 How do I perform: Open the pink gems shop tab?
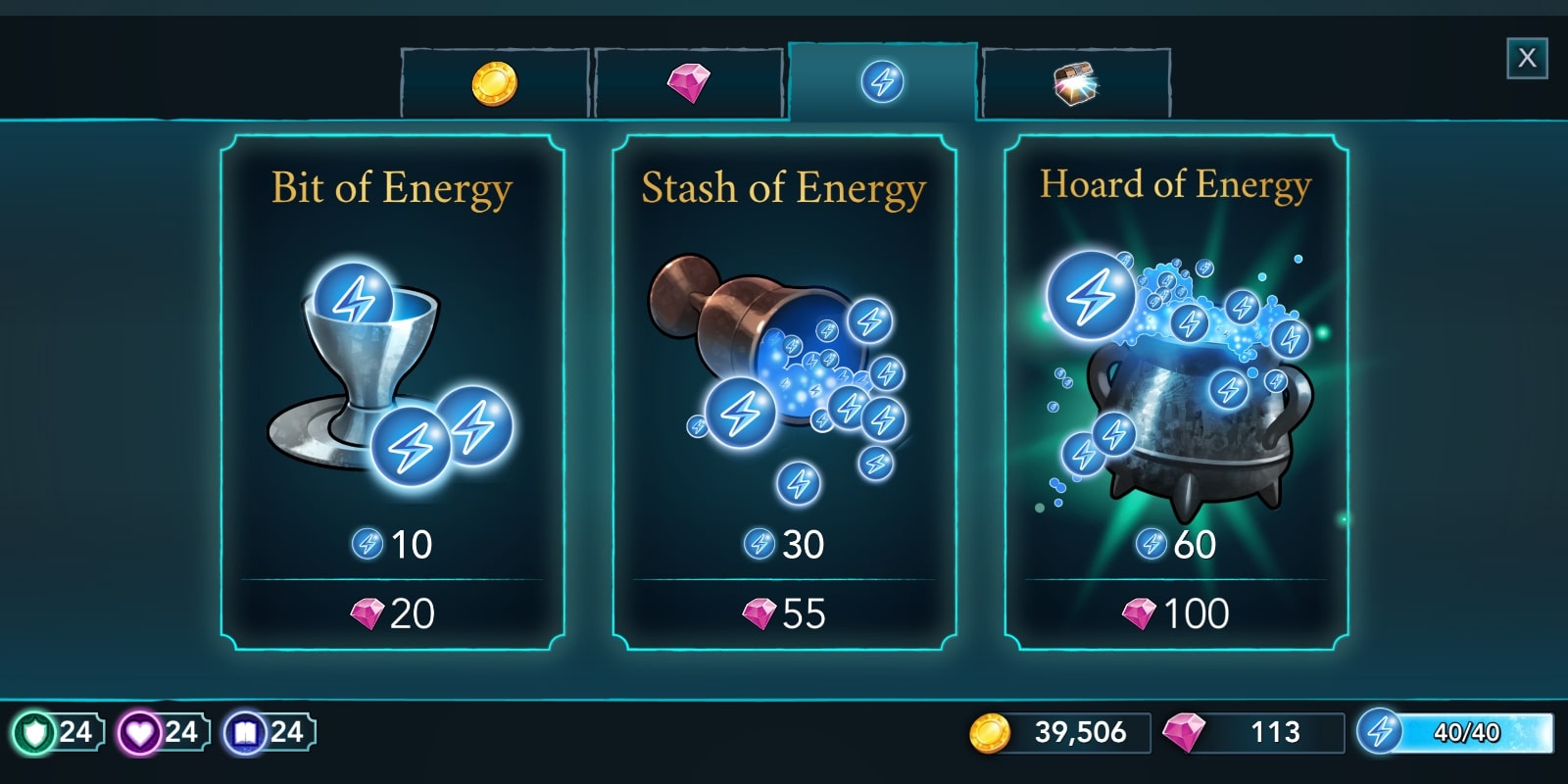click(688, 83)
